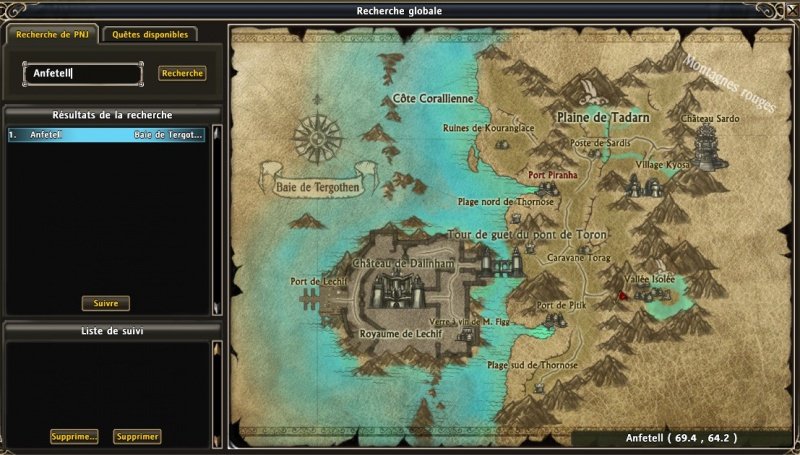
Task: Select the red Anfetell marker on map
Action: coord(622,295)
